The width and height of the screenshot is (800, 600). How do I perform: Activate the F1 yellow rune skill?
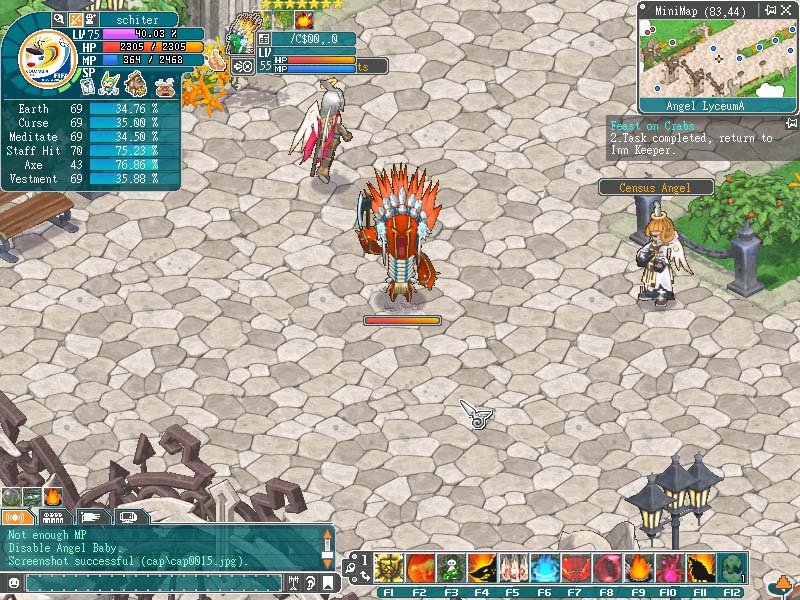coord(389,569)
